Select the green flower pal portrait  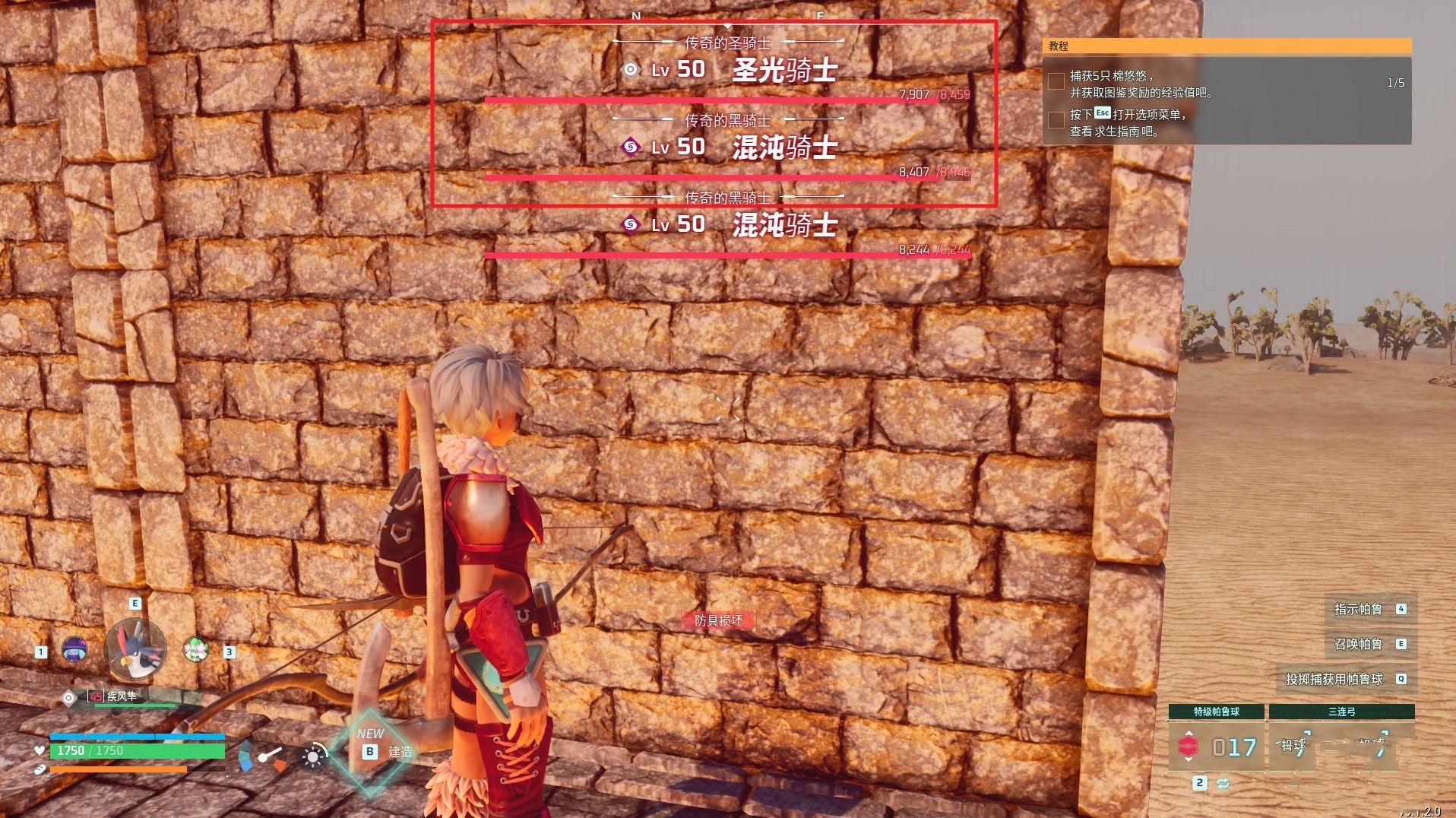[x=196, y=649]
